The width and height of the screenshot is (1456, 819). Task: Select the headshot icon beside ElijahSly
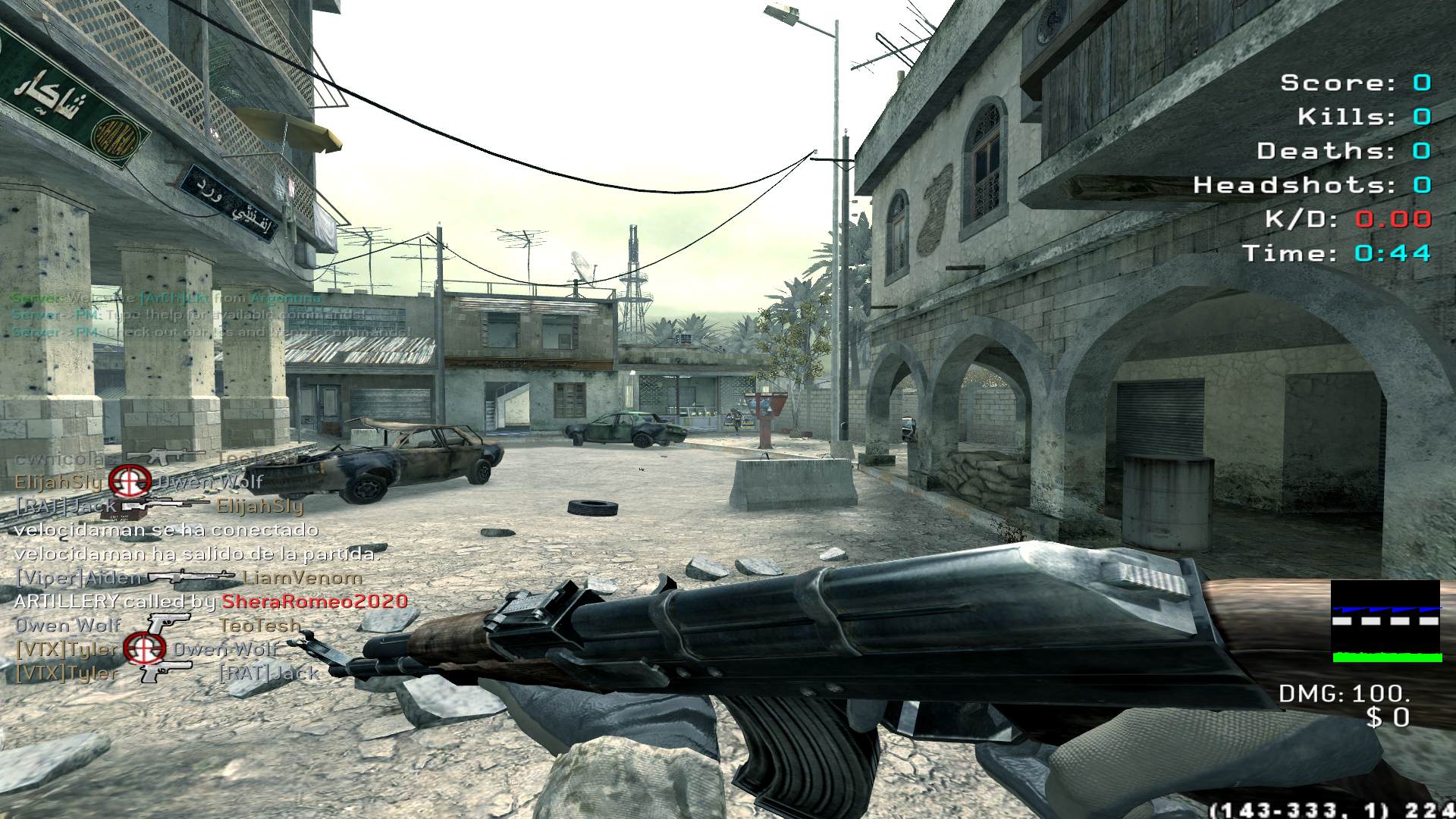pyautogui.click(x=128, y=481)
